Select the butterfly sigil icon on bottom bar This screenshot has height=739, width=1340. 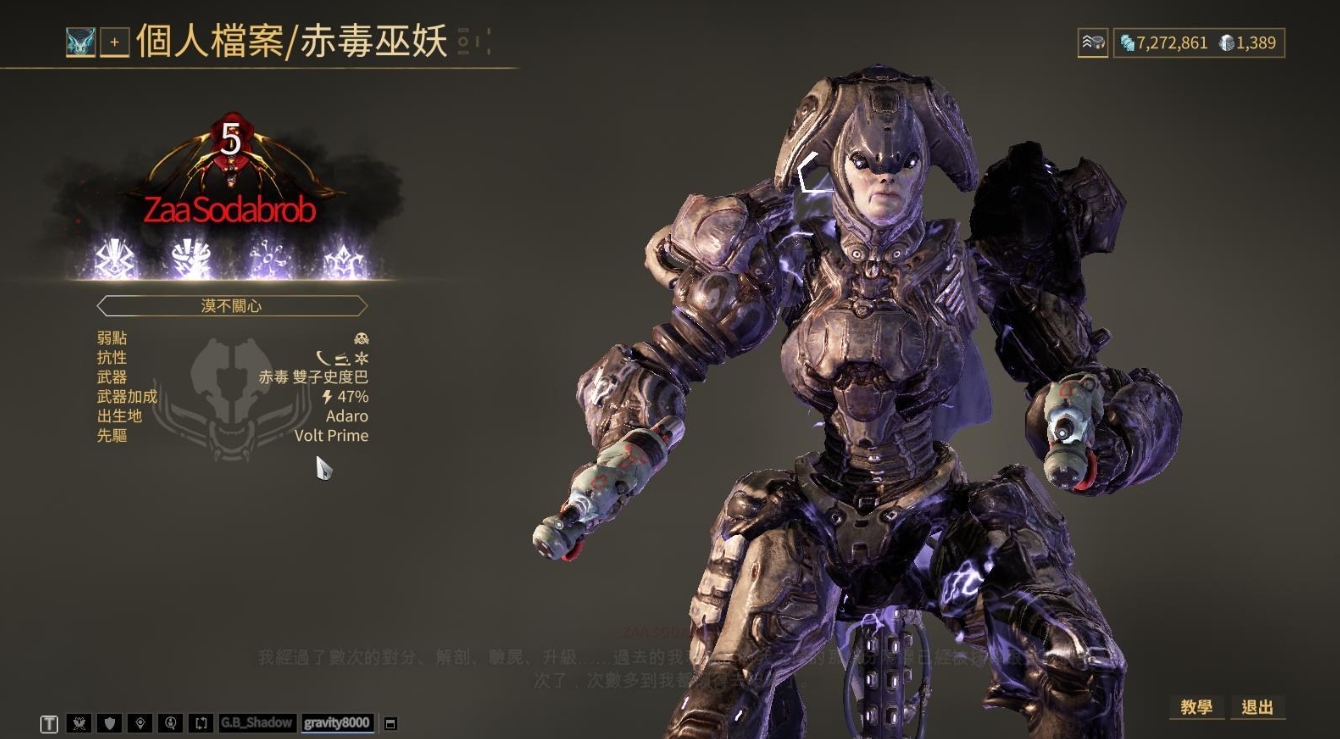click(x=78, y=722)
